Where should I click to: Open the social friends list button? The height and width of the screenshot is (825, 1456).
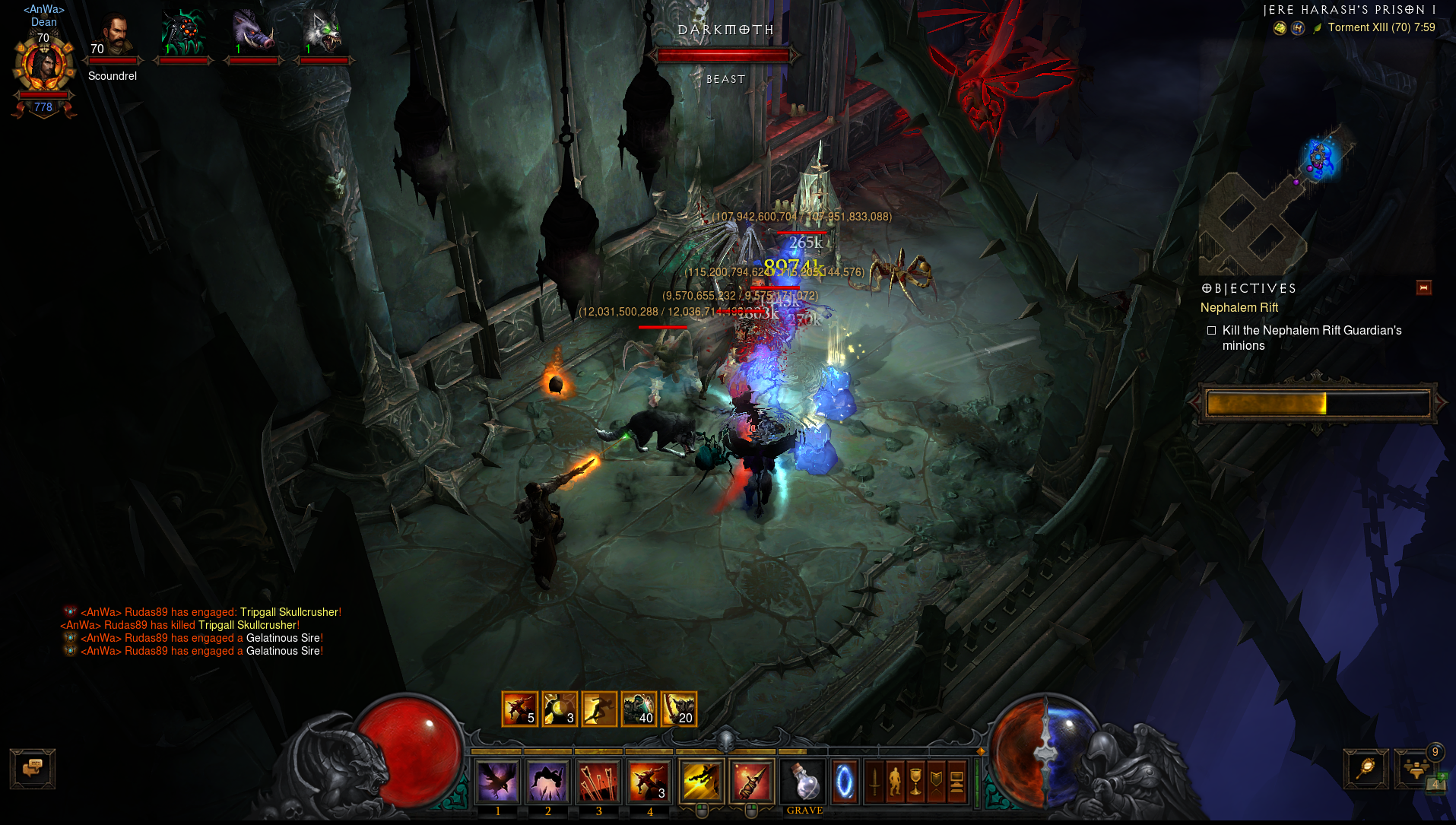[1416, 769]
